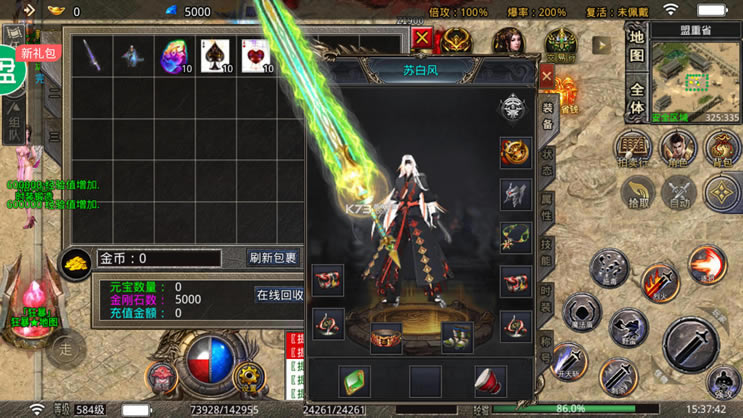Image resolution: width=743 pixels, height=418 pixels.
Task: Open the 时装 fashion tab
Action: coord(548,297)
